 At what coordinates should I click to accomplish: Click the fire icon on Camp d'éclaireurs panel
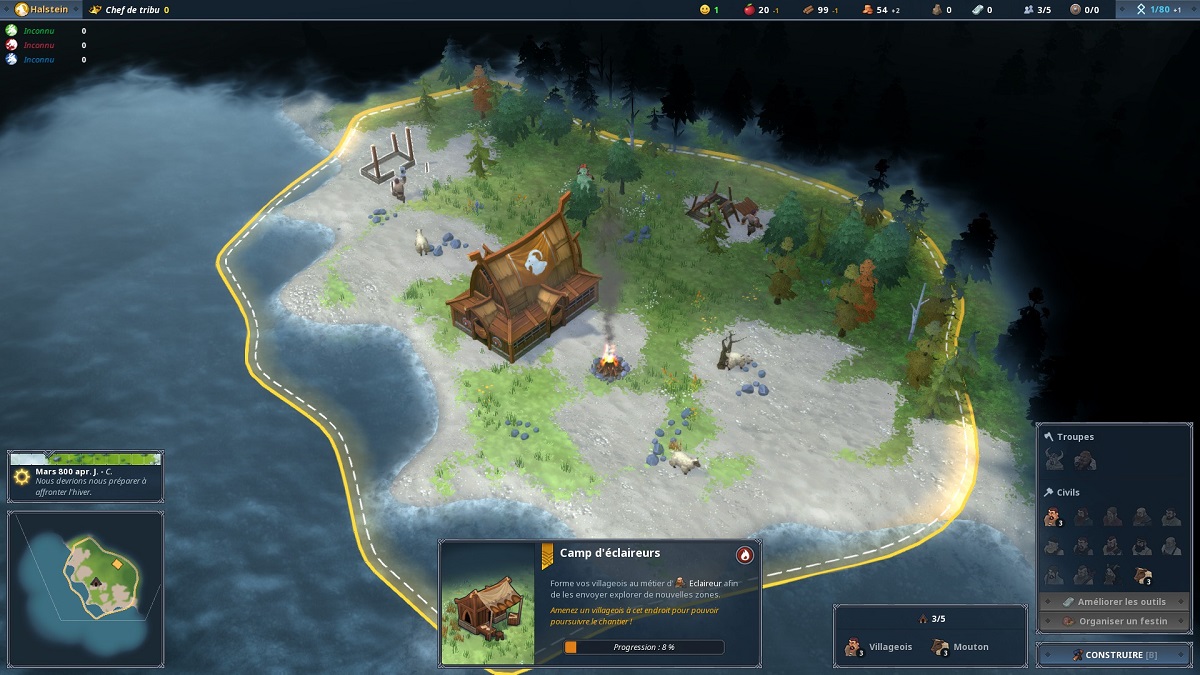coord(744,555)
